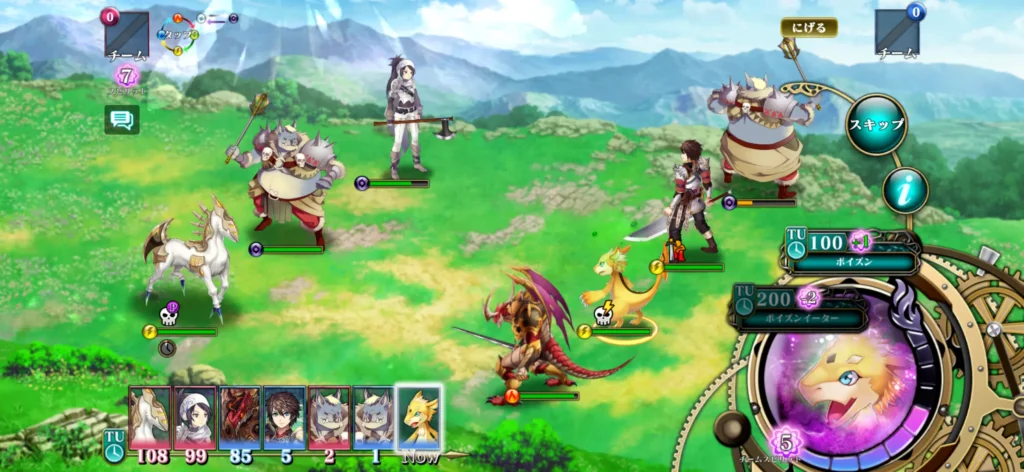Open the info "i" button
The image size is (1024, 472).
point(904,190)
